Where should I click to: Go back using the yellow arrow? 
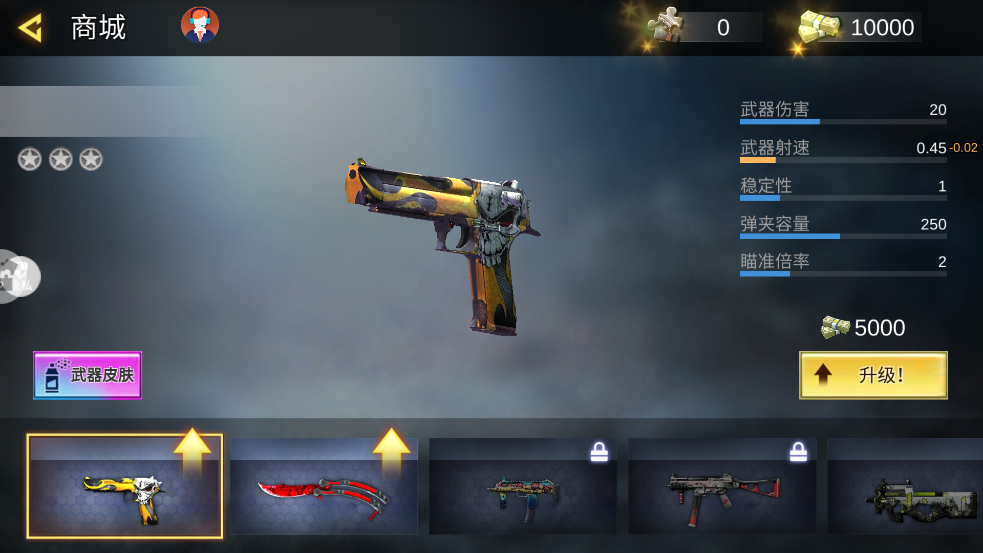tap(30, 27)
